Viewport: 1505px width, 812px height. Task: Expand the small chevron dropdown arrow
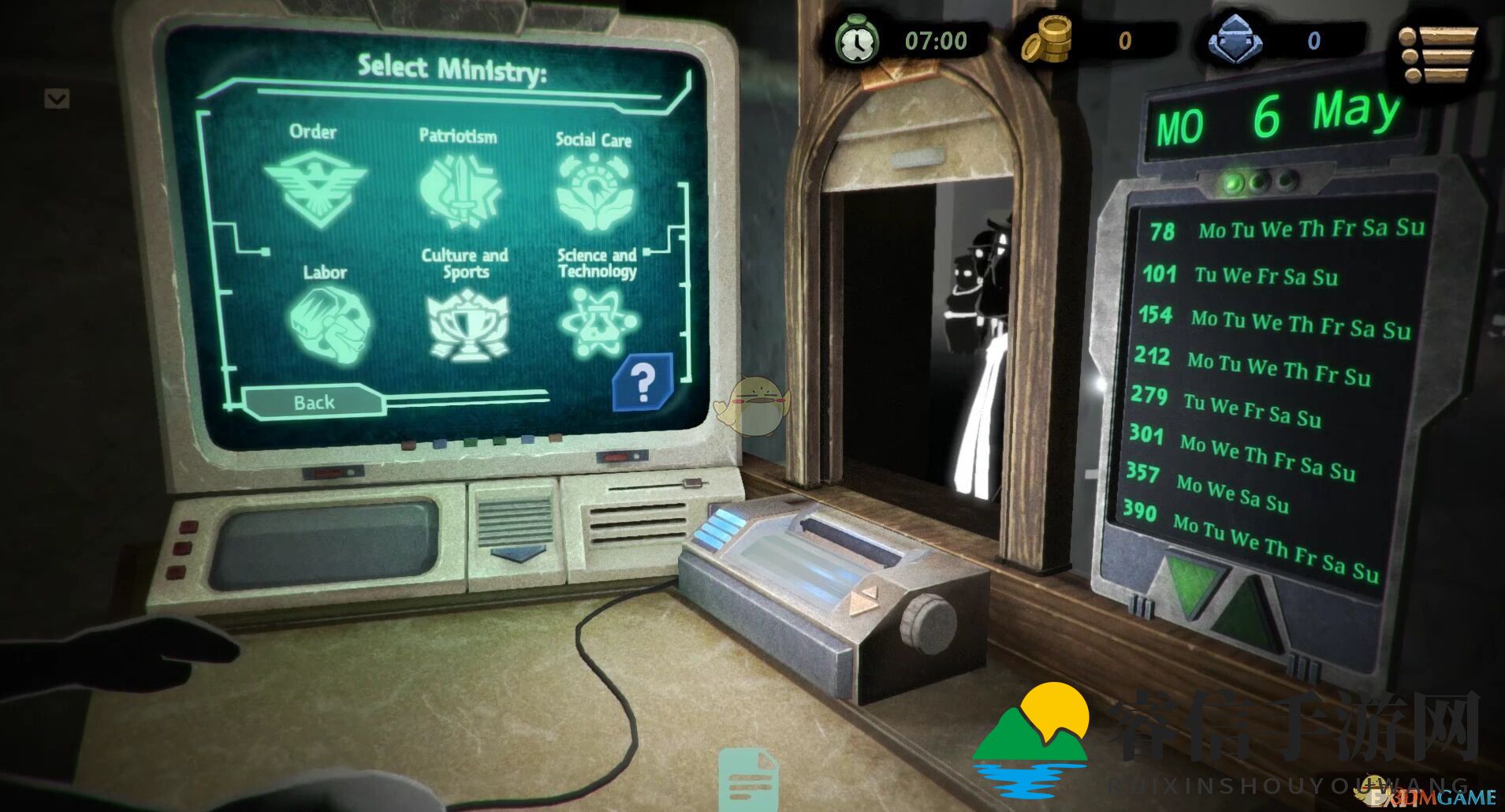57,99
